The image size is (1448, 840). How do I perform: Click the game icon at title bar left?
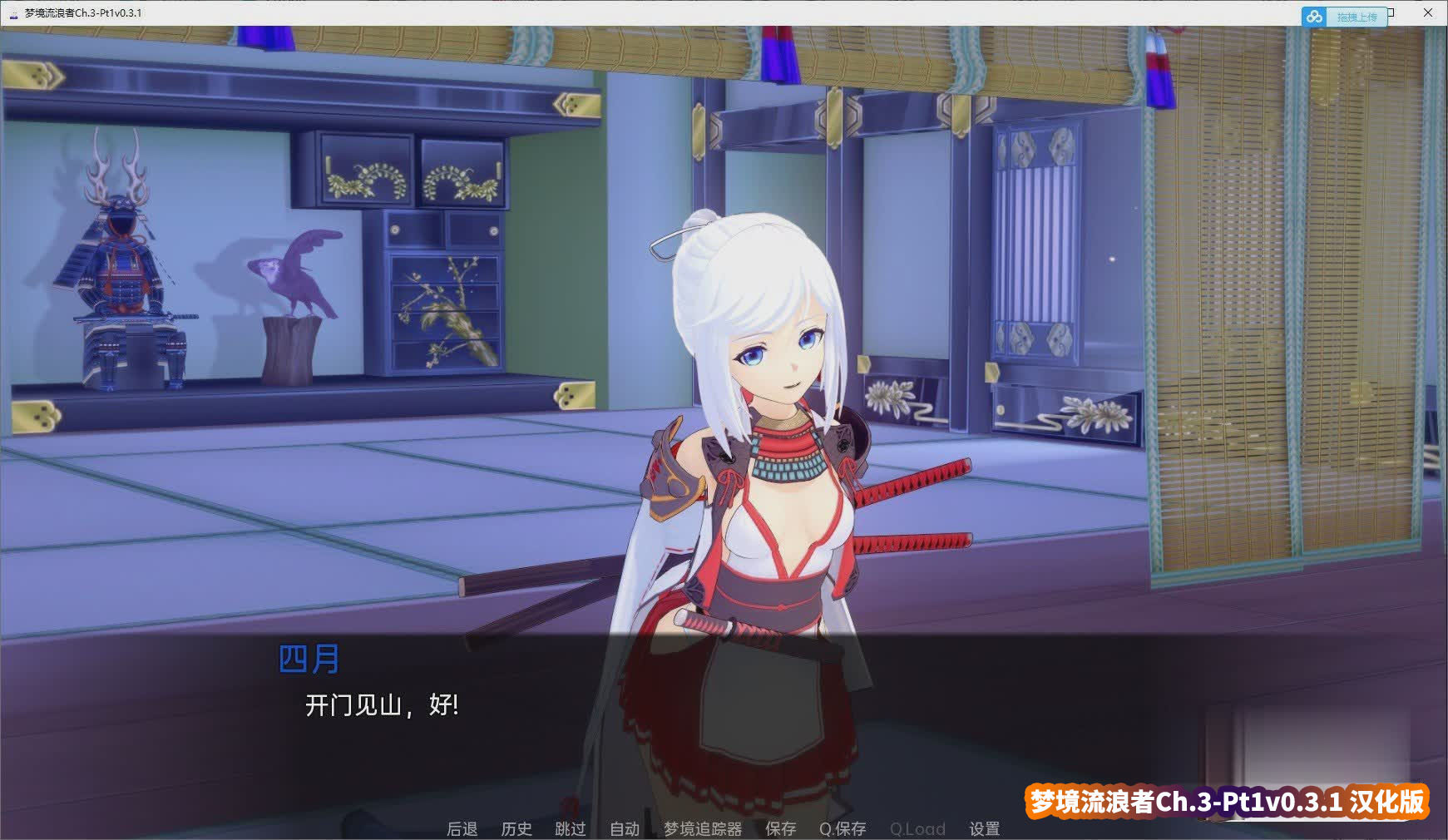13,12
